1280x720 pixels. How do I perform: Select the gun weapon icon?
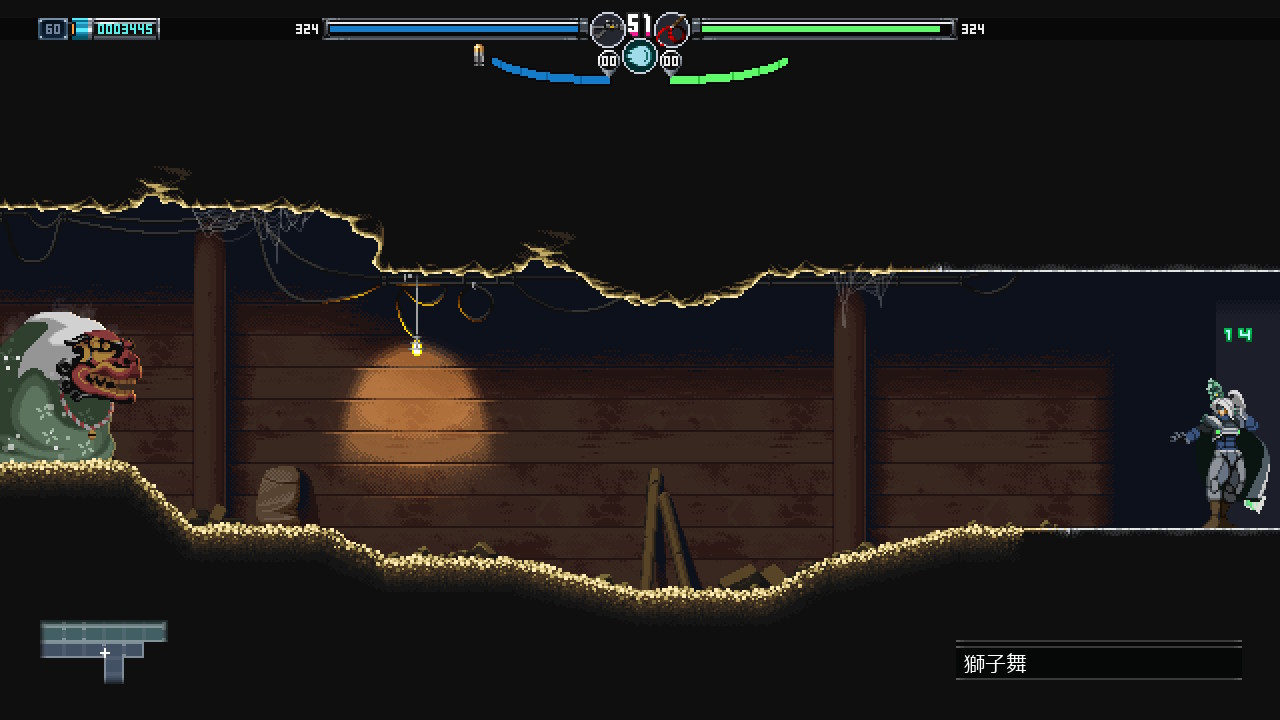pyautogui.click(x=607, y=30)
